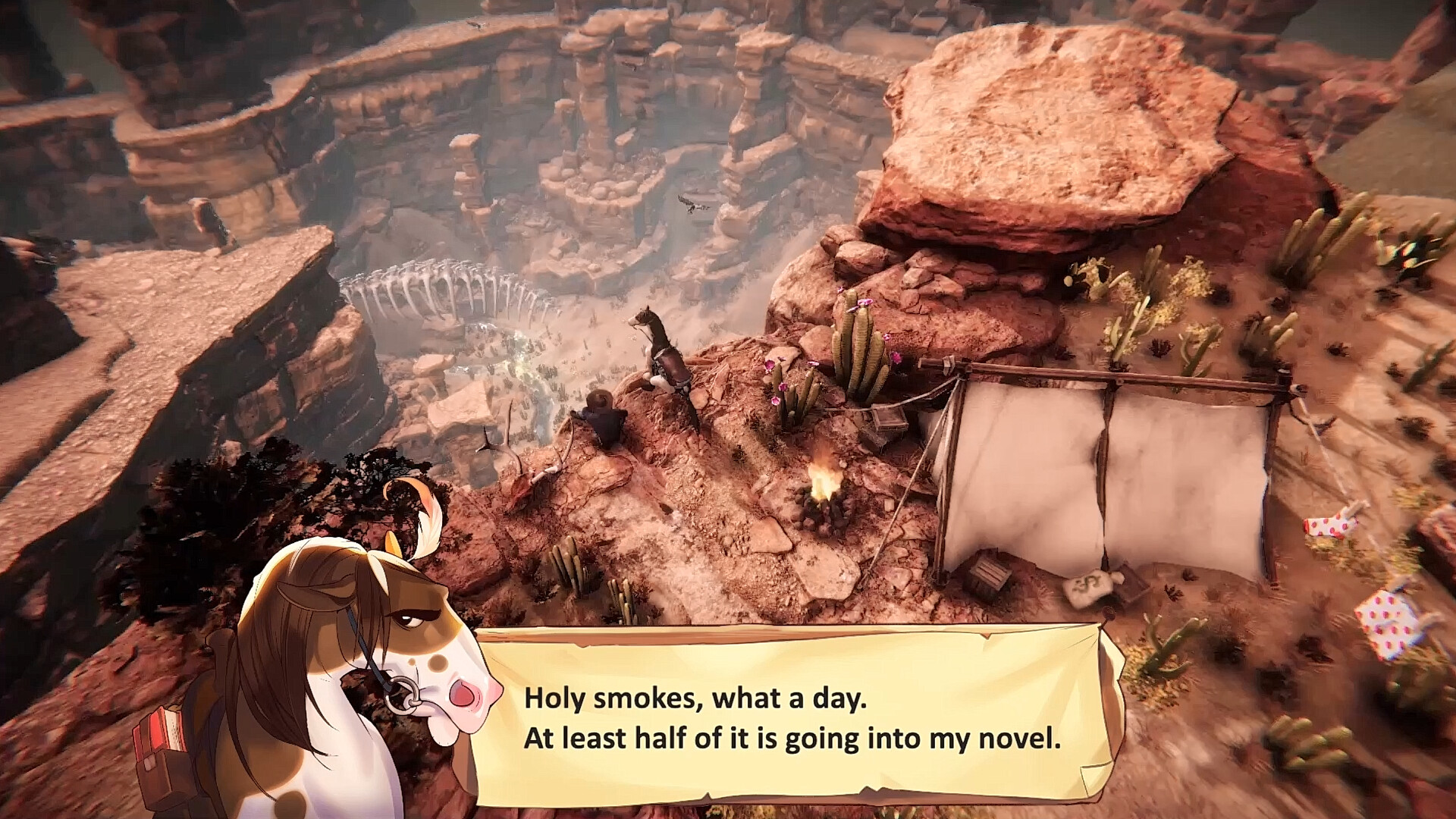This screenshot has height=819, width=1456.
Task: Open the right tent canvas panel
Action: [1183, 463]
